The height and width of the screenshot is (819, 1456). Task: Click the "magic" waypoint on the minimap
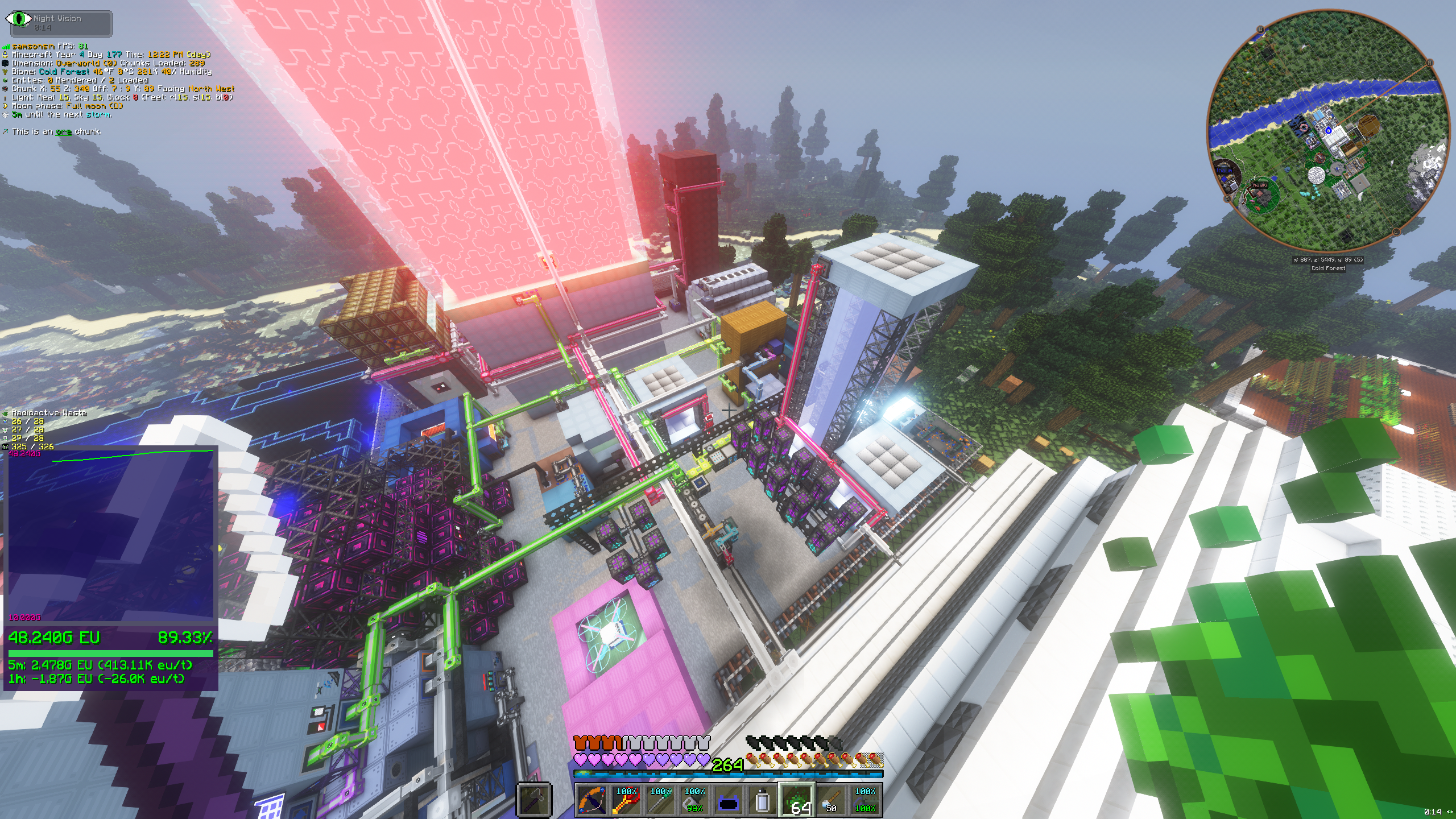[x=1260, y=185]
